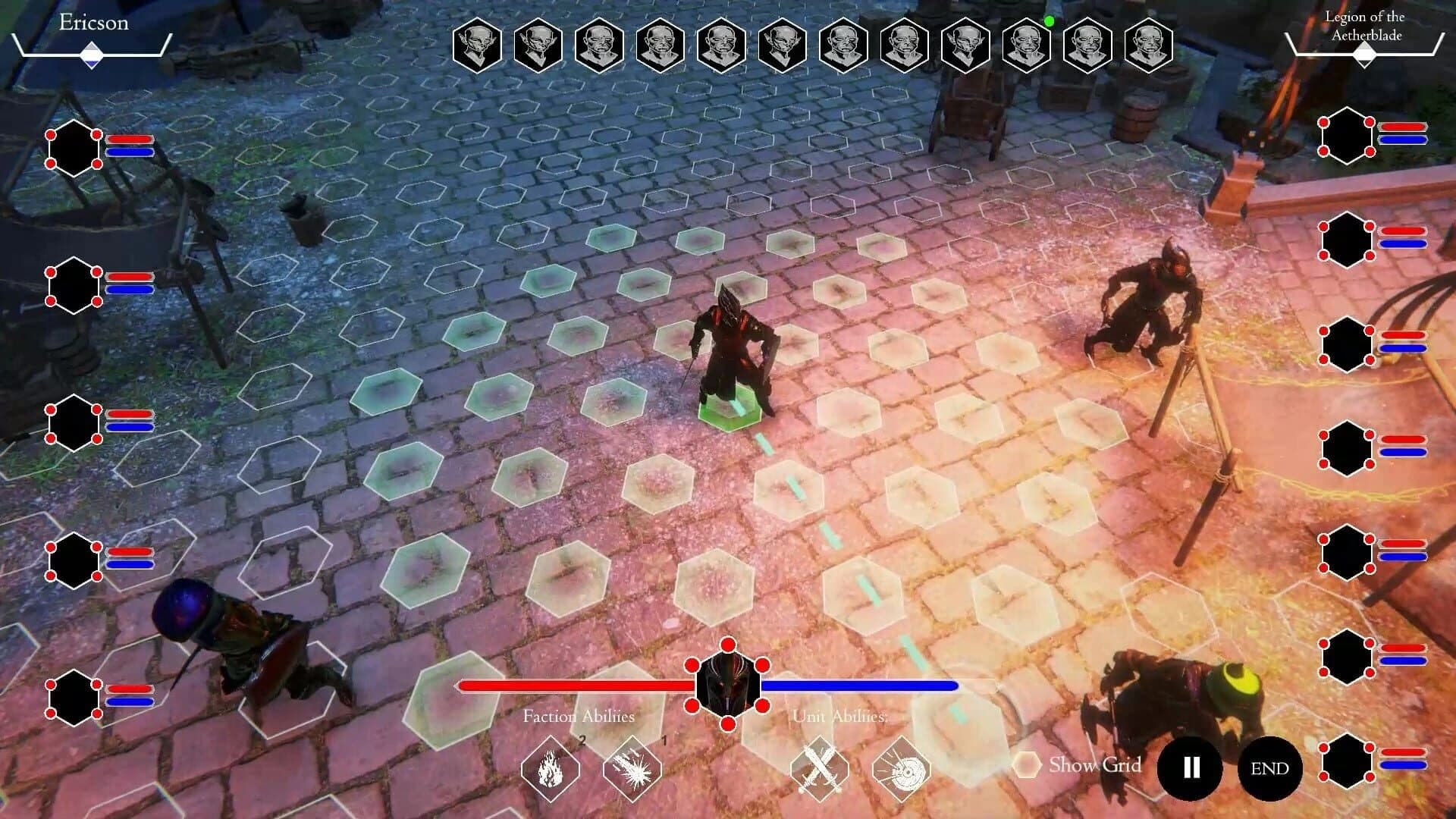Expand the Aetherblade diamond indicator at top right
The width and height of the screenshot is (1456, 819).
pos(1366,53)
